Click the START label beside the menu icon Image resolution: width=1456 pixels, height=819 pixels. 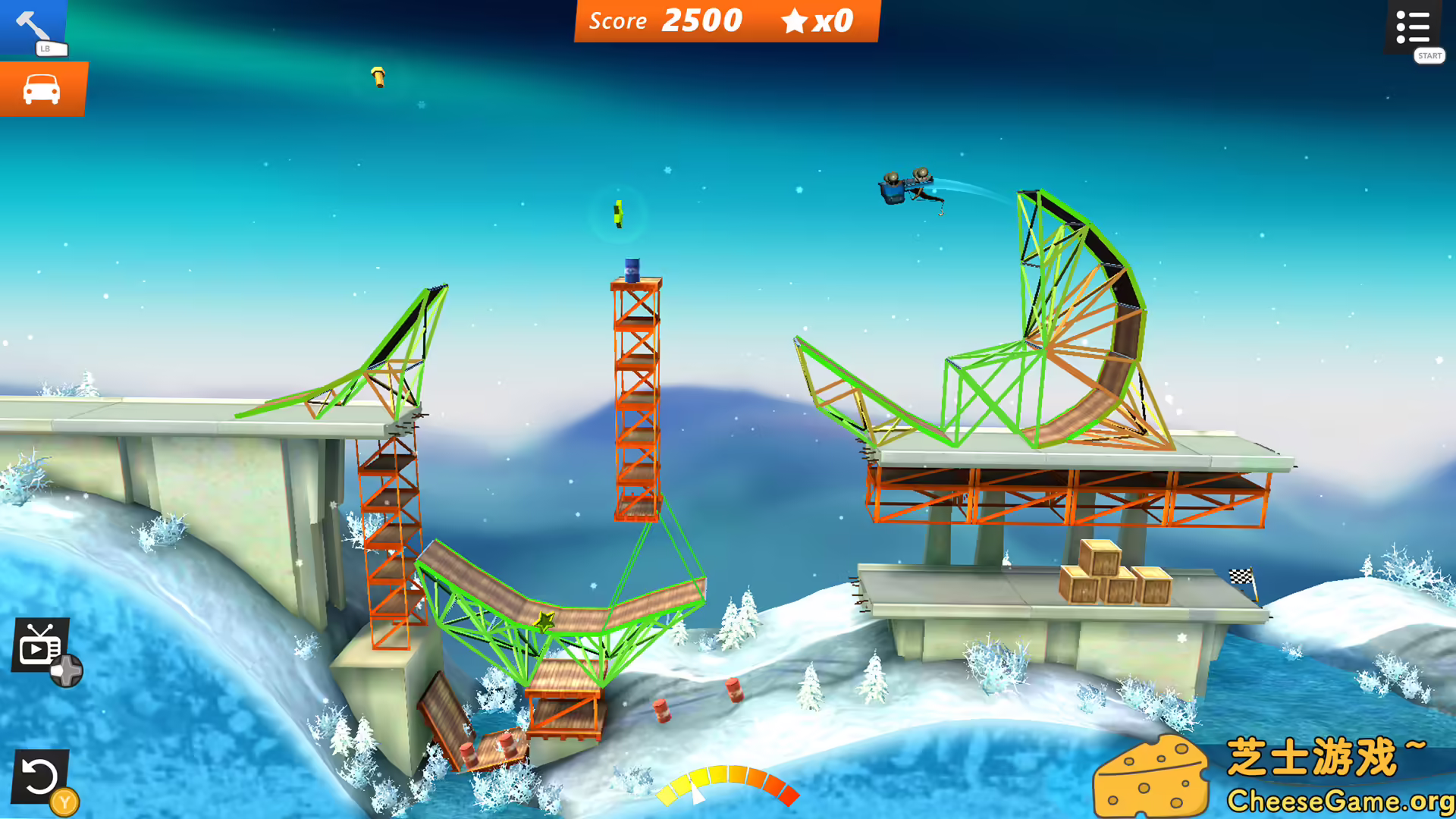[x=1429, y=55]
